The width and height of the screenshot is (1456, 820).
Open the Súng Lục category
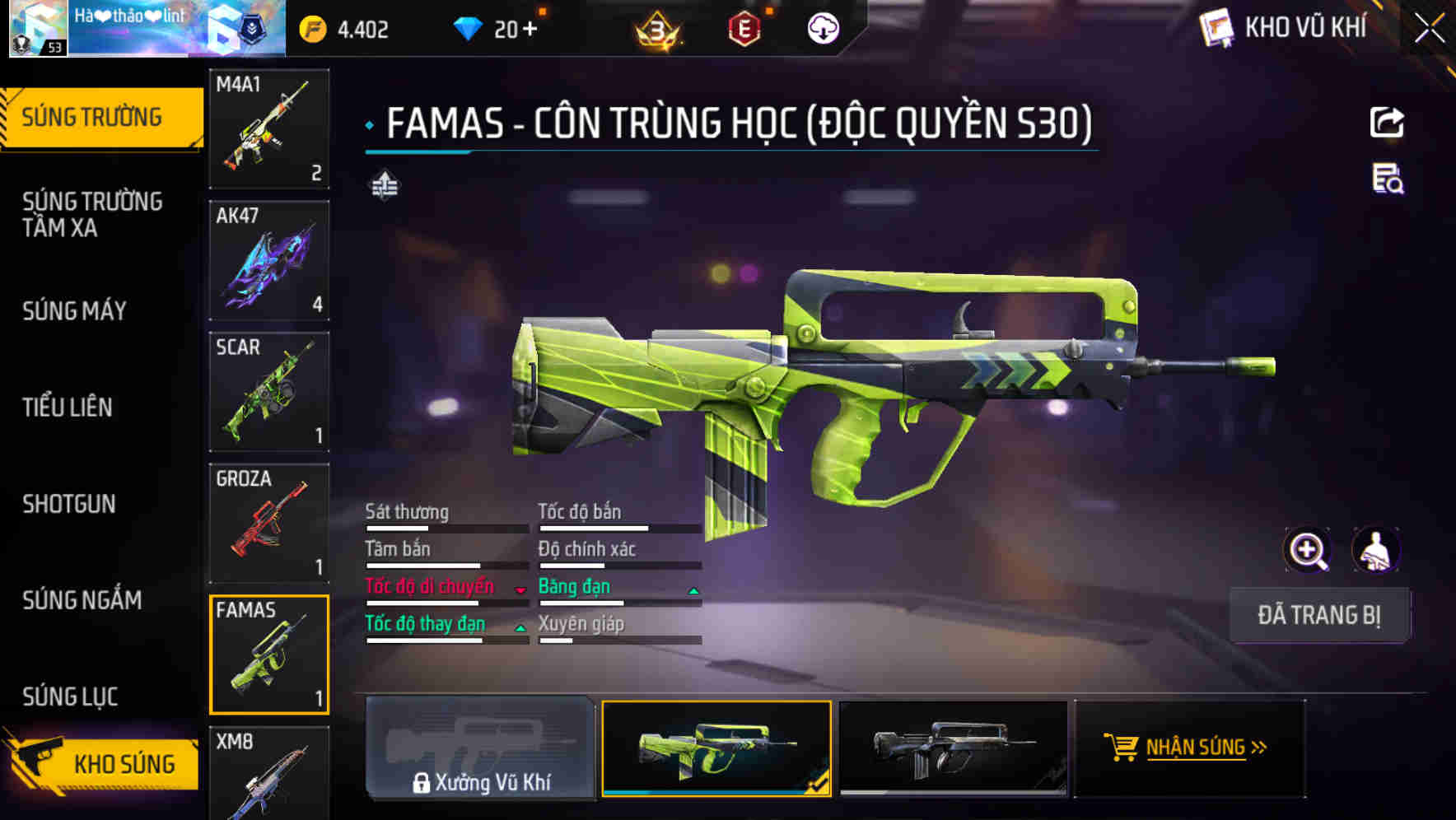pos(70,697)
